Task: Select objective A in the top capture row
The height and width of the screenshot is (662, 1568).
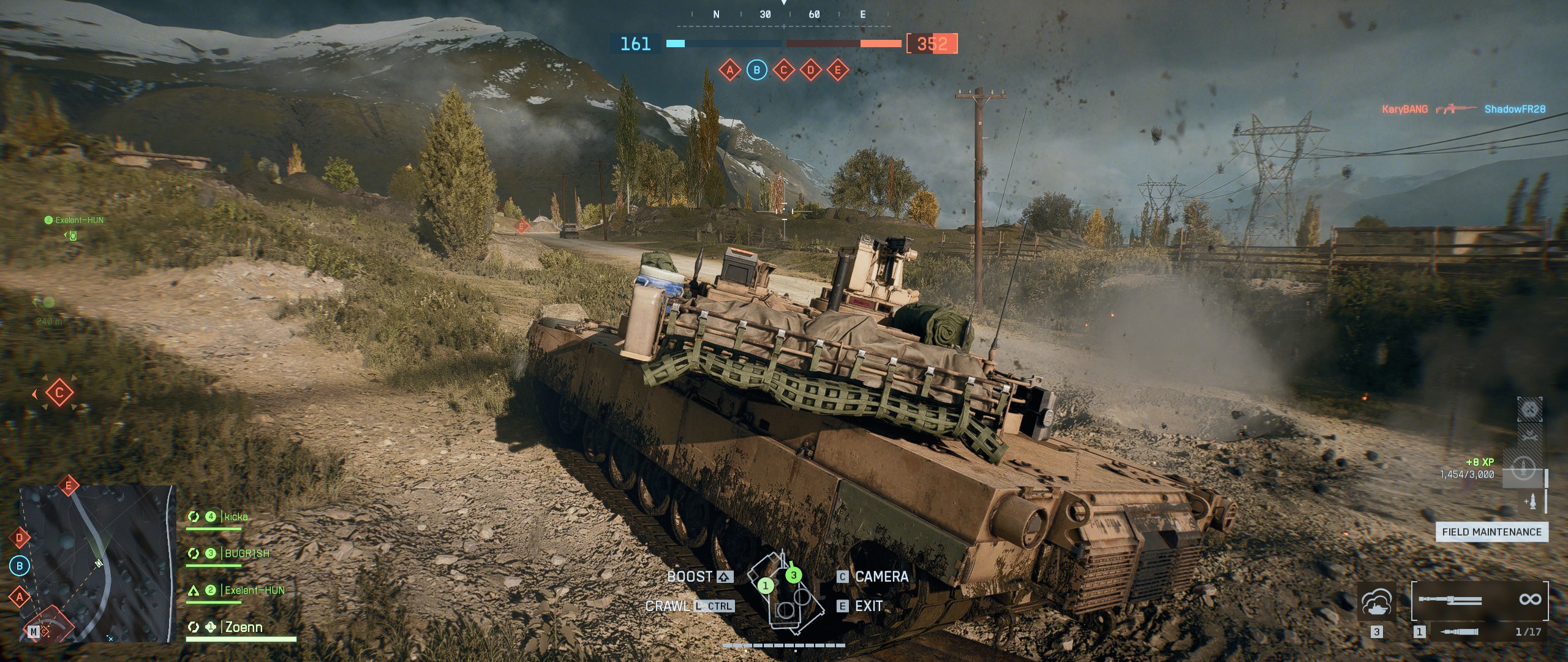Action: tap(729, 70)
